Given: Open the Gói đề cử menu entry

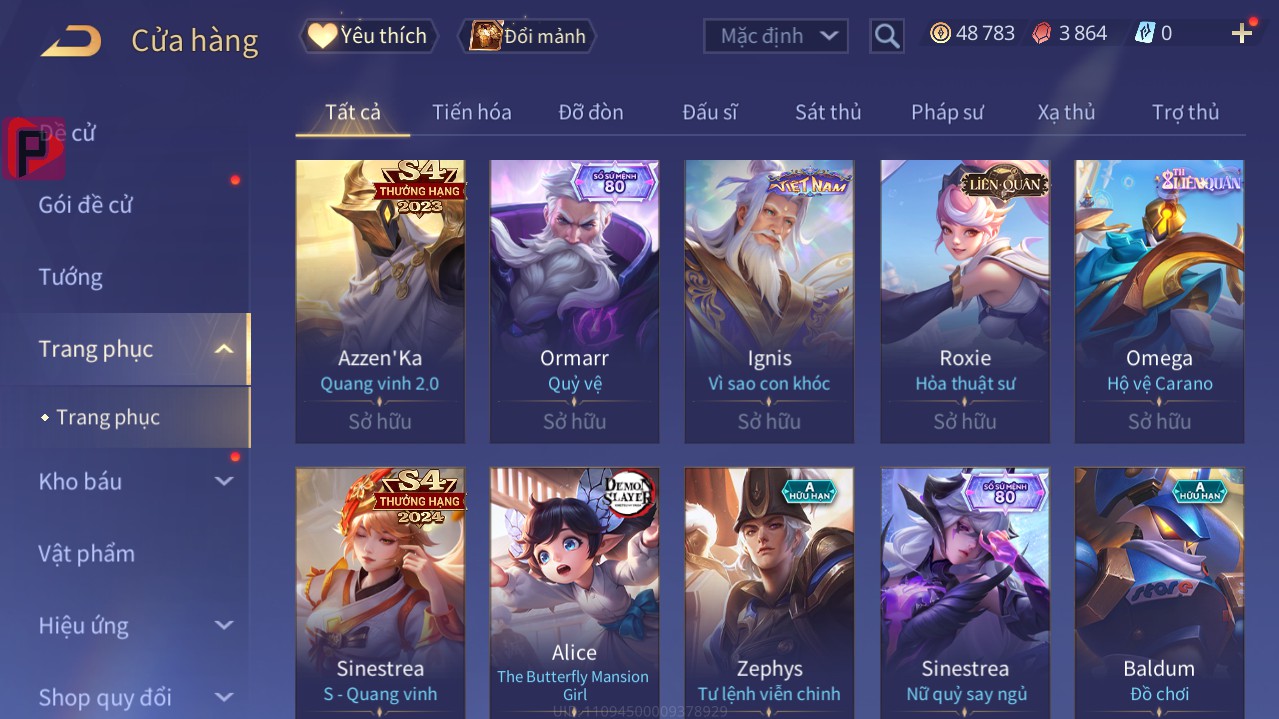Looking at the screenshot, I should point(86,205).
